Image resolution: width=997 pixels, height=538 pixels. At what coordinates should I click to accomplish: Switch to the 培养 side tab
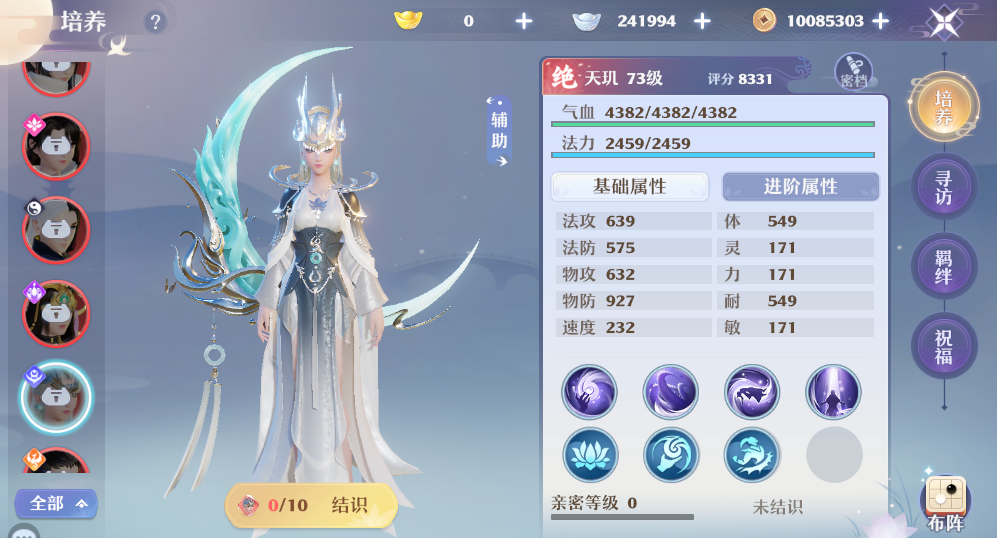tap(943, 108)
